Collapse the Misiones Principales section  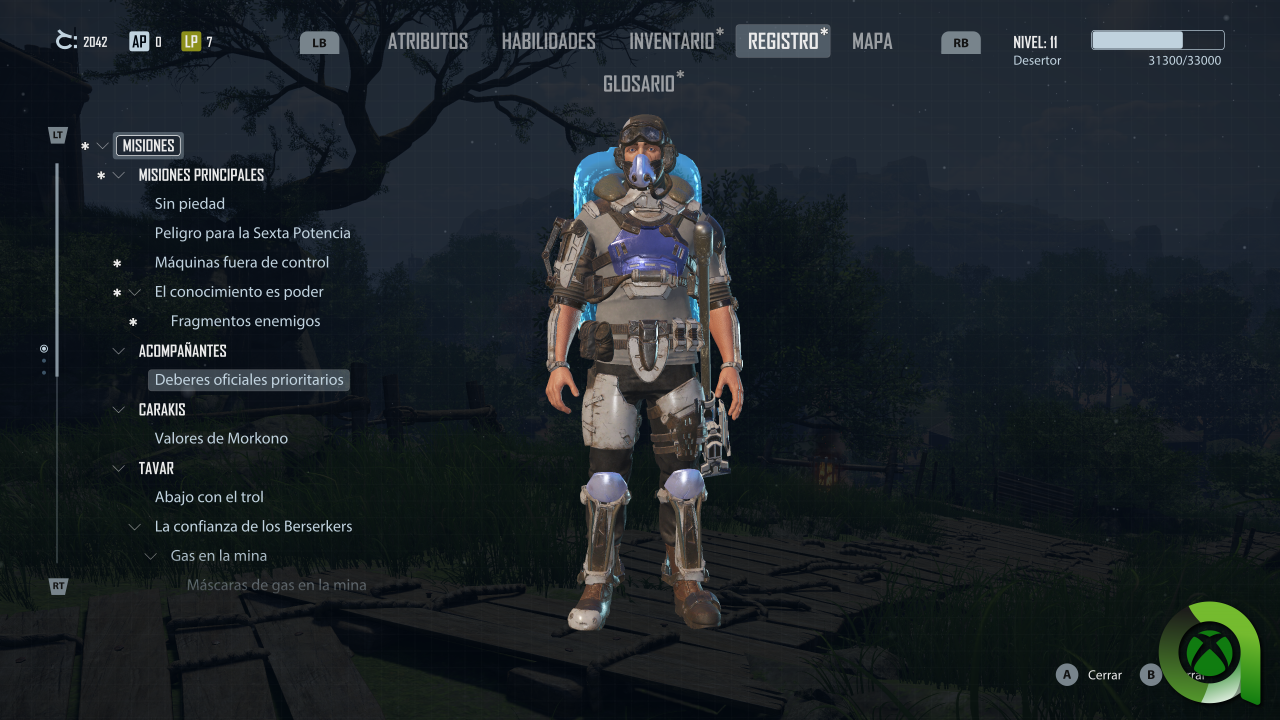119,175
